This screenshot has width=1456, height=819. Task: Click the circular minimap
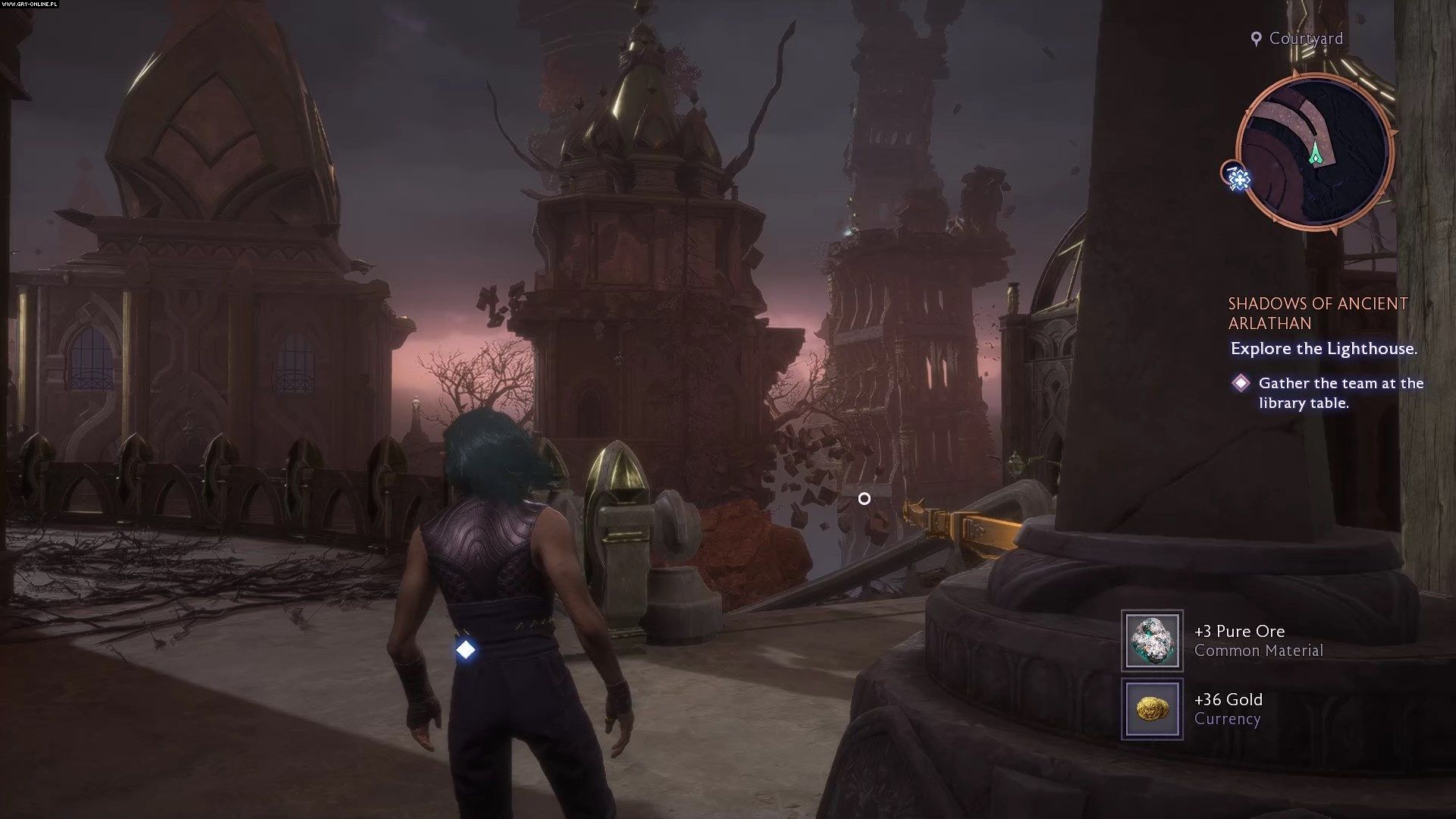[x=1314, y=149]
